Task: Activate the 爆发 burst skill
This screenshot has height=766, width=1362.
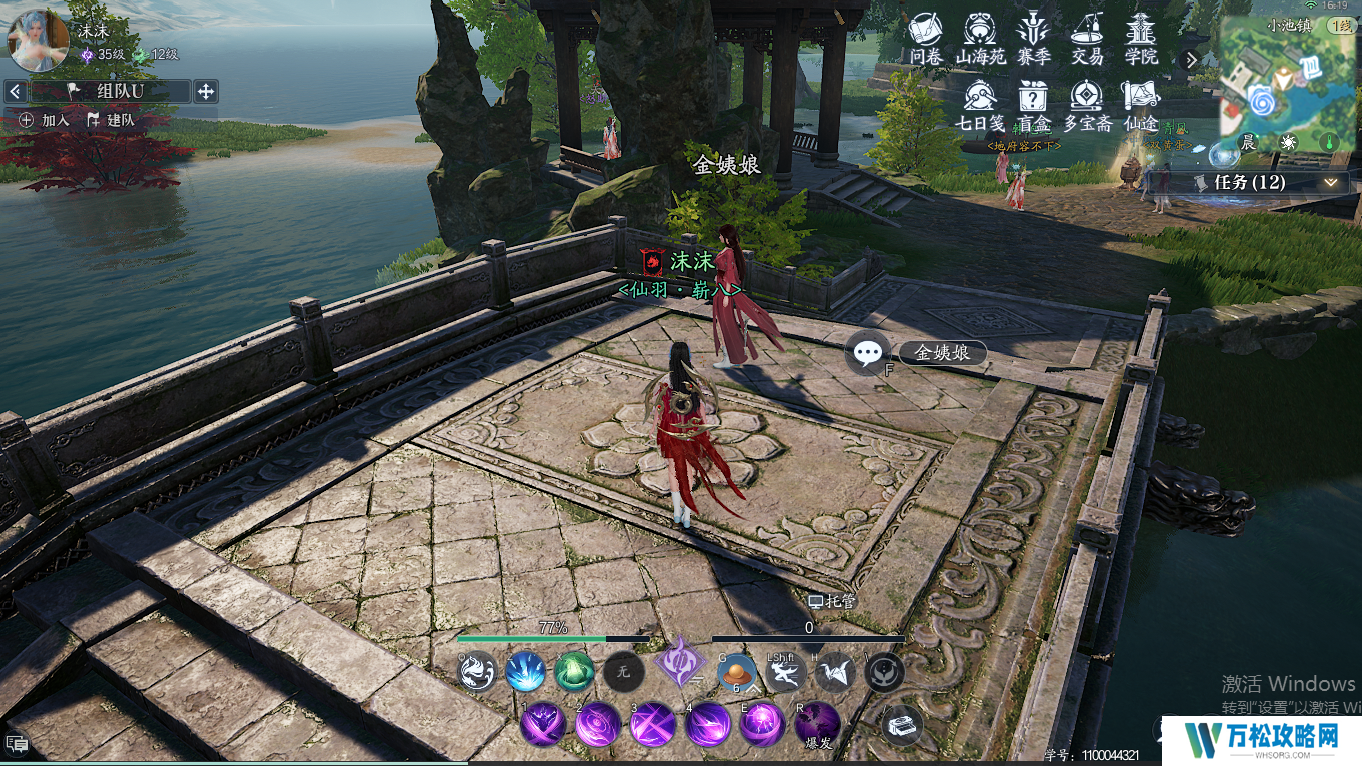Action: [x=817, y=722]
